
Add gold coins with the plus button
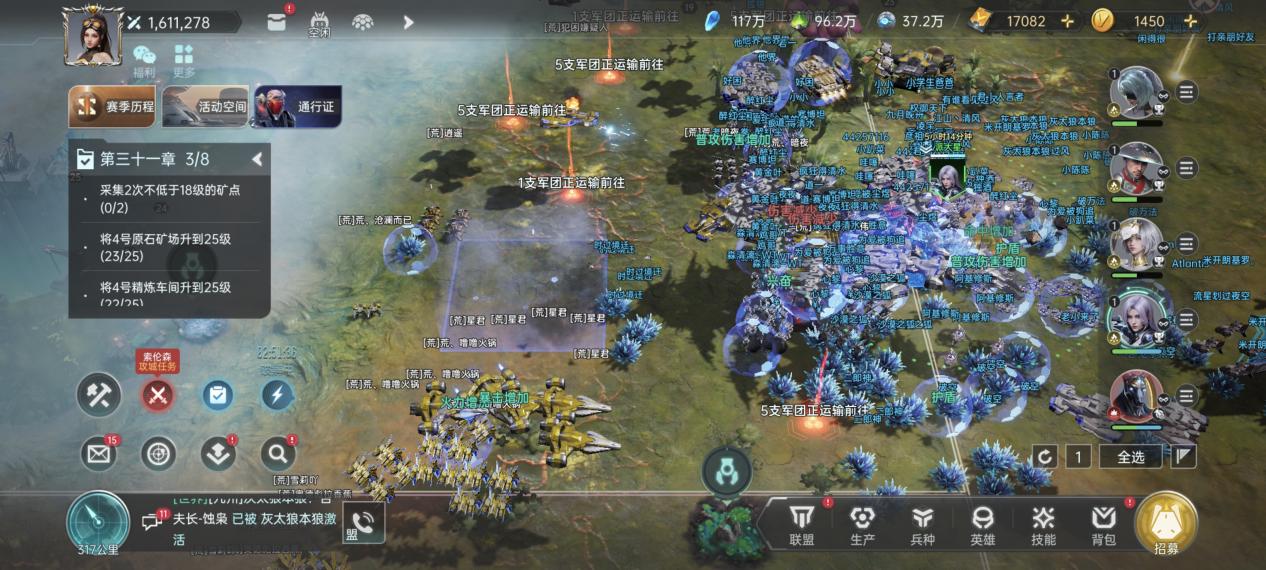click(1190, 21)
